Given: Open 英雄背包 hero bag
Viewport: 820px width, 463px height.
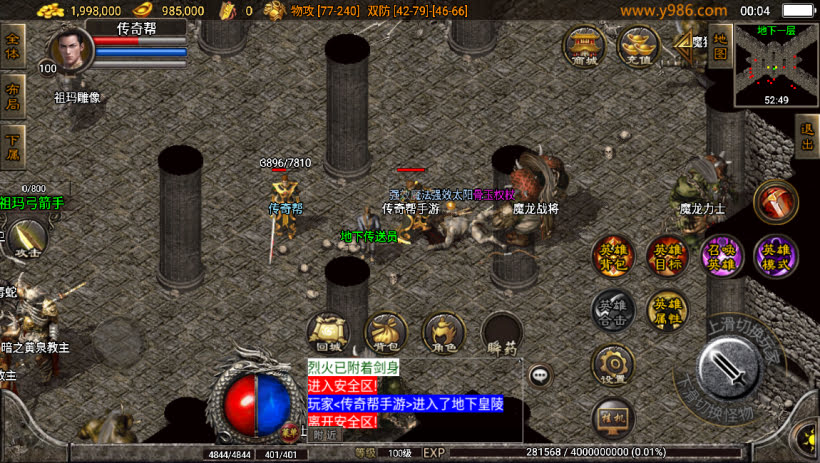Looking at the screenshot, I should point(612,256).
